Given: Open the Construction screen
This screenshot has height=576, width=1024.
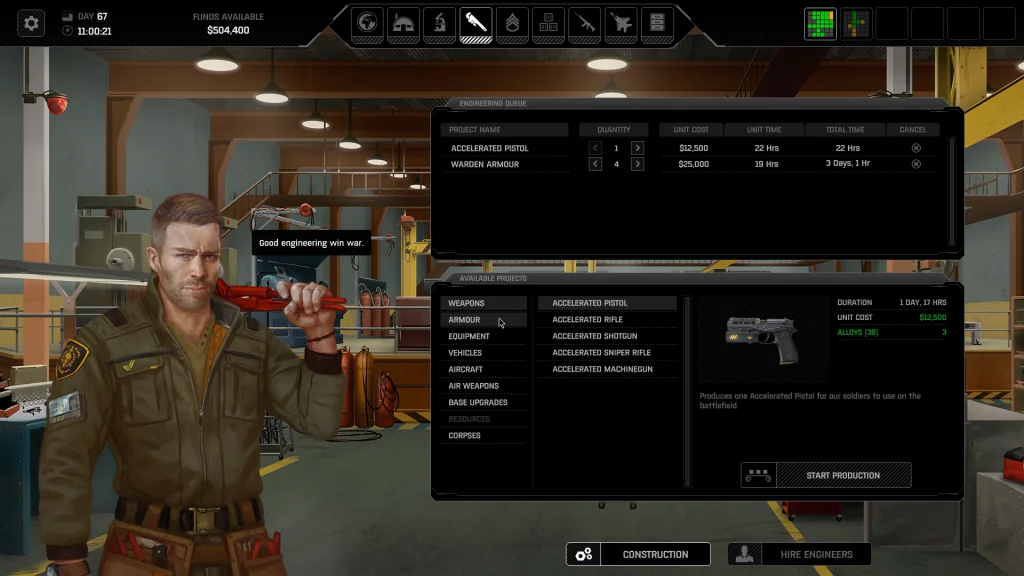Looking at the screenshot, I should click(x=638, y=554).
